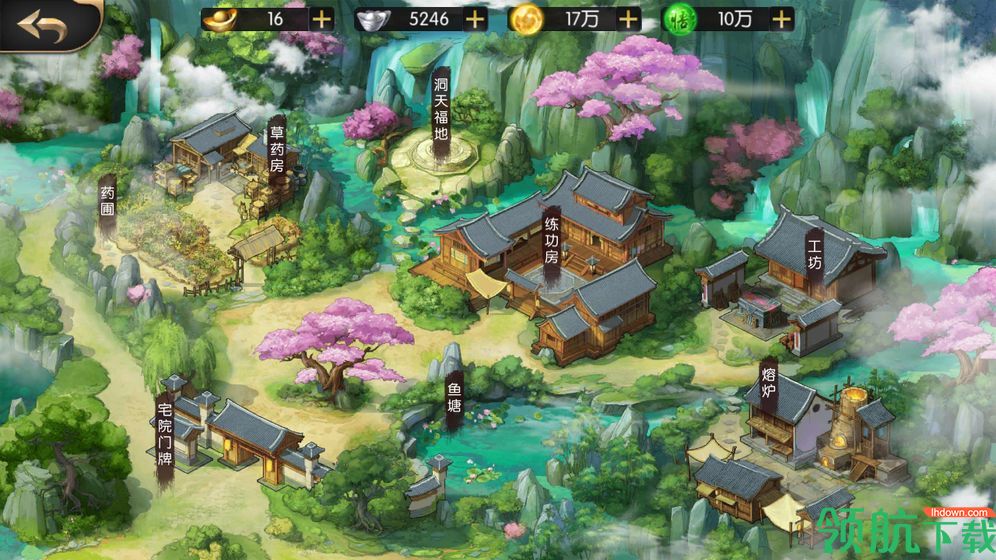The image size is (996, 560).
Task: Add more gold ingots with plus button
Action: pos(321,18)
